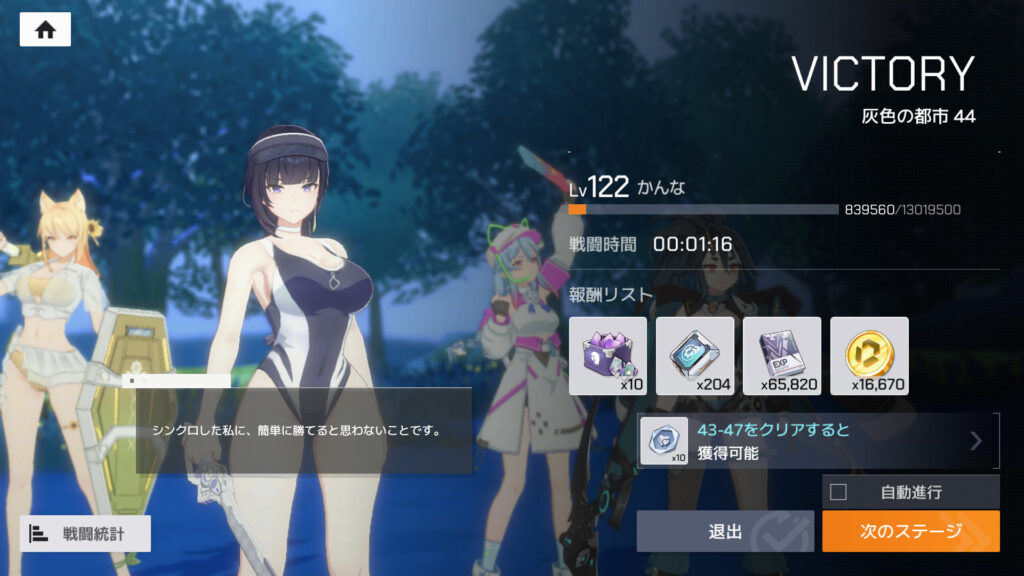View the EXP reward x65,820
Screen dimensions: 1024x576
point(782,356)
